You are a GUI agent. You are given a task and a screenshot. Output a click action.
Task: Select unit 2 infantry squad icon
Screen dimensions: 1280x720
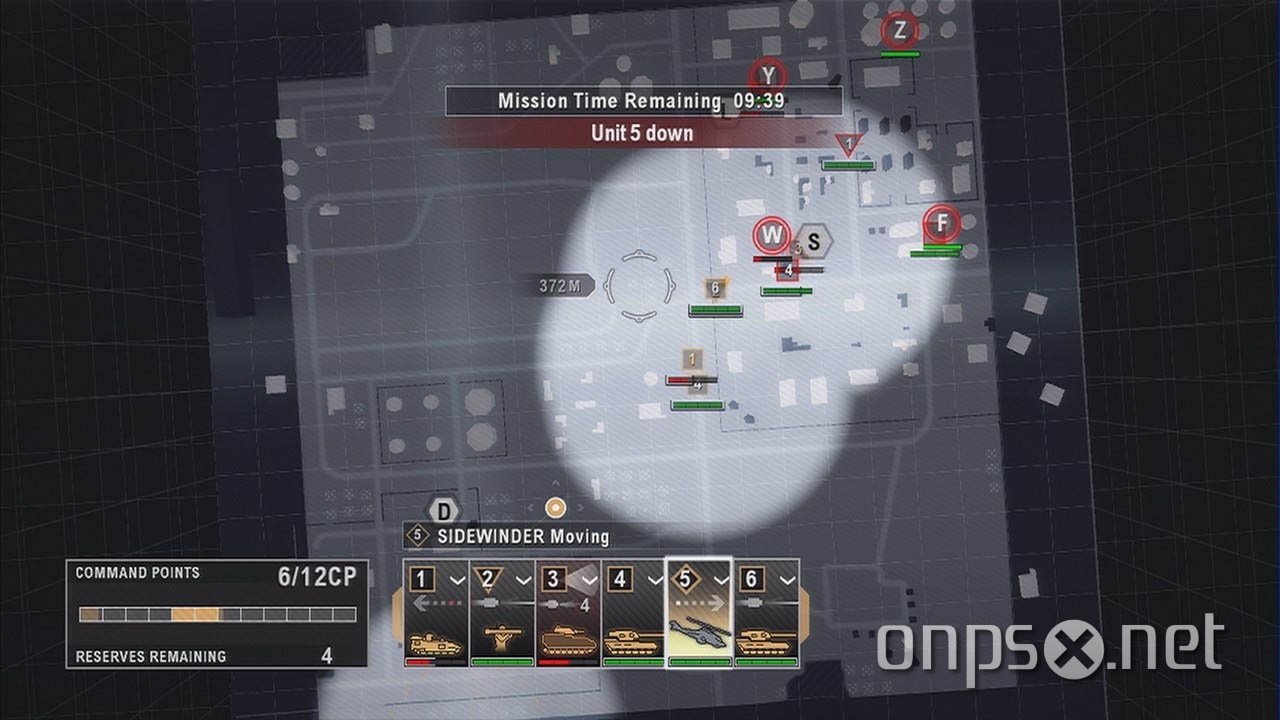501,636
